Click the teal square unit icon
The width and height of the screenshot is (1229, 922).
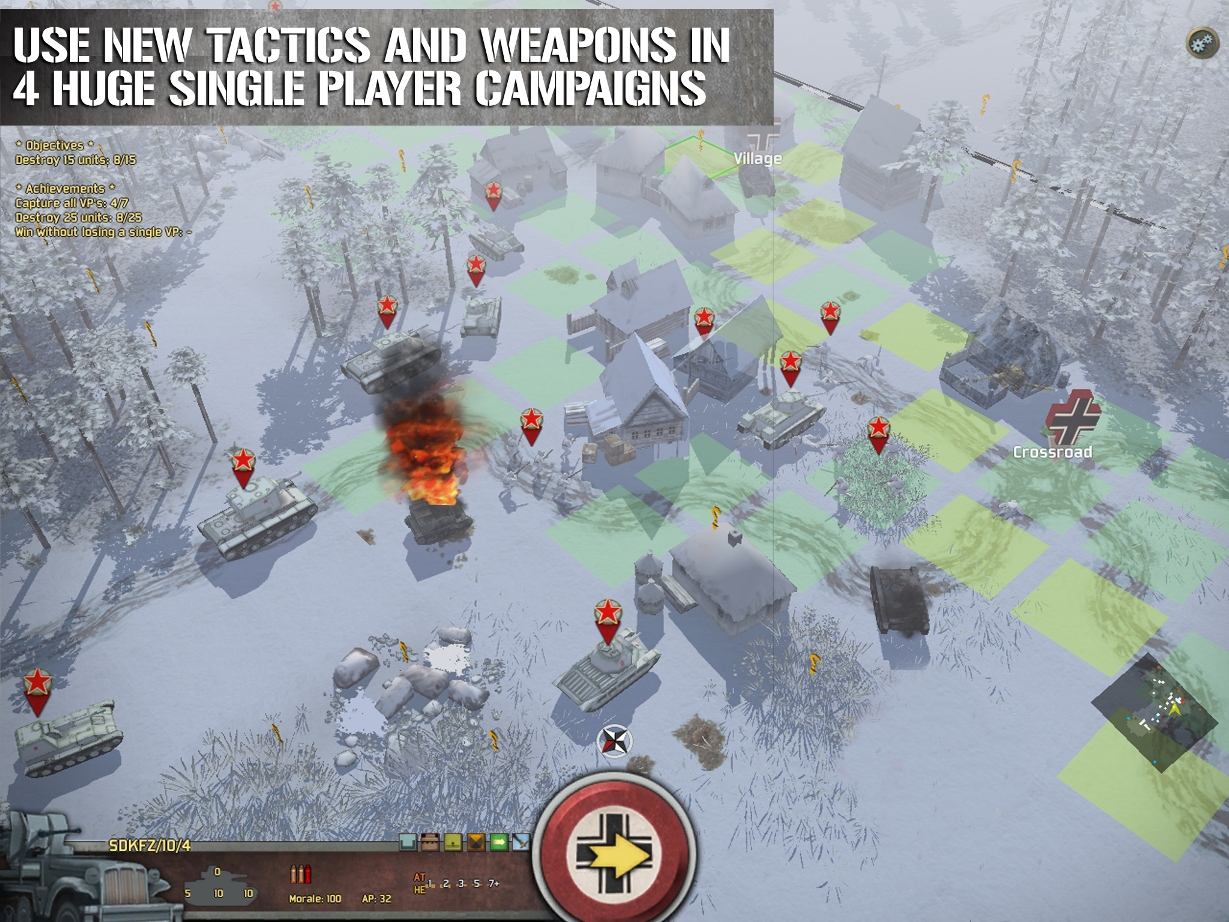point(408,842)
